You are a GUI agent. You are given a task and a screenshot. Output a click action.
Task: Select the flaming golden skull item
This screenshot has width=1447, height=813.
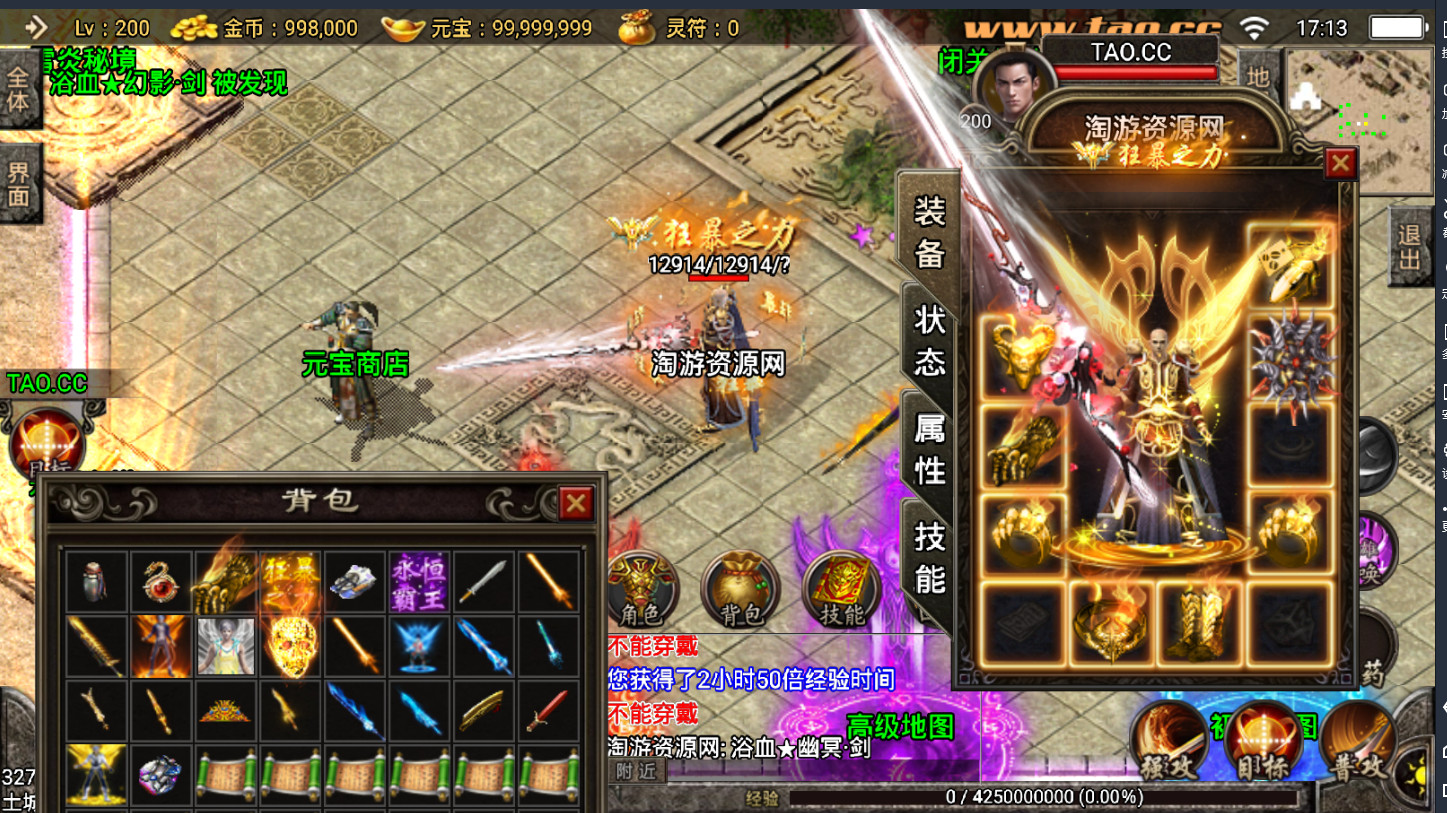coord(289,646)
